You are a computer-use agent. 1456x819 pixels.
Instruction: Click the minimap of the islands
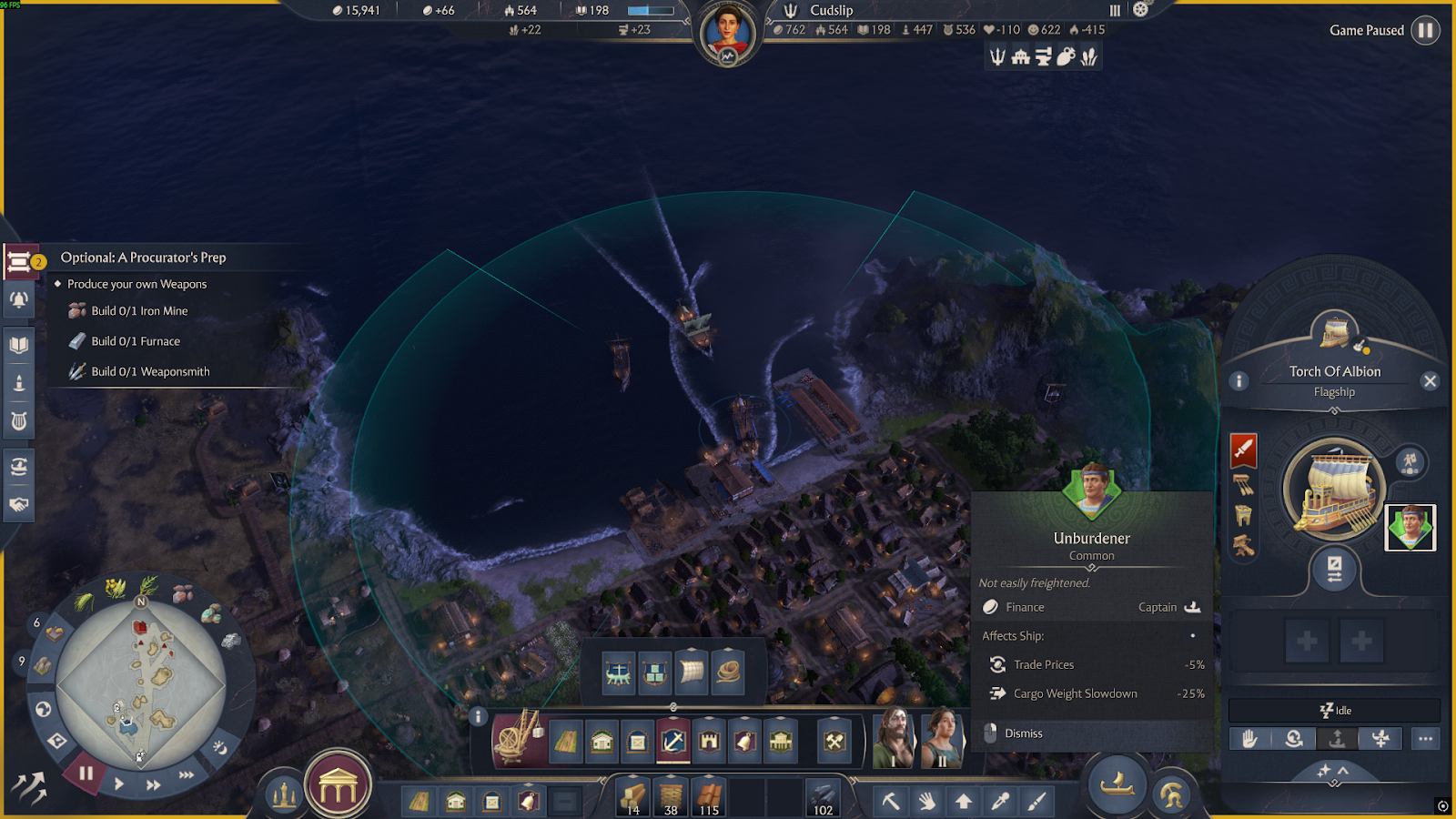point(141,682)
